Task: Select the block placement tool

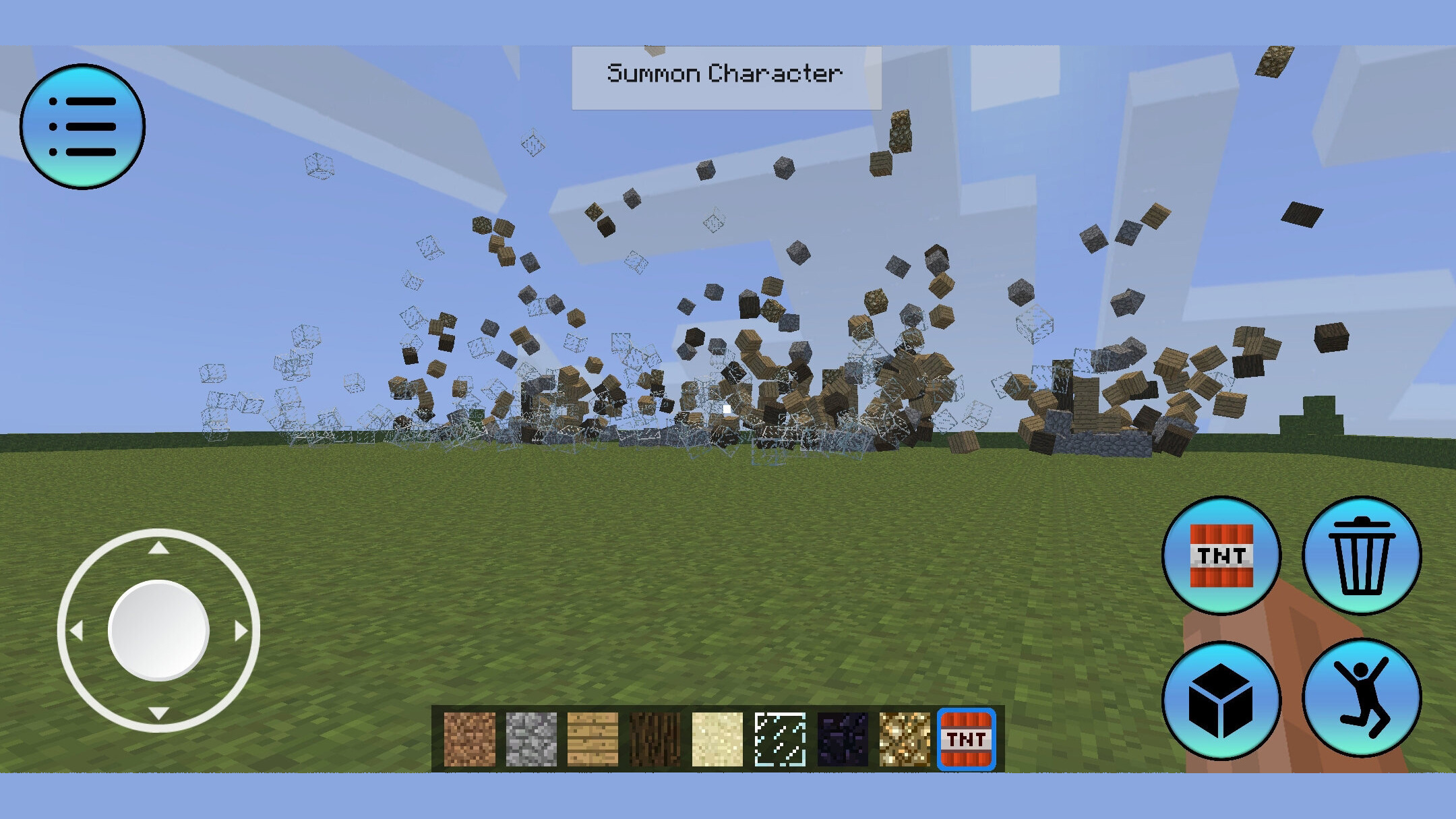Action: pyautogui.click(x=1223, y=700)
